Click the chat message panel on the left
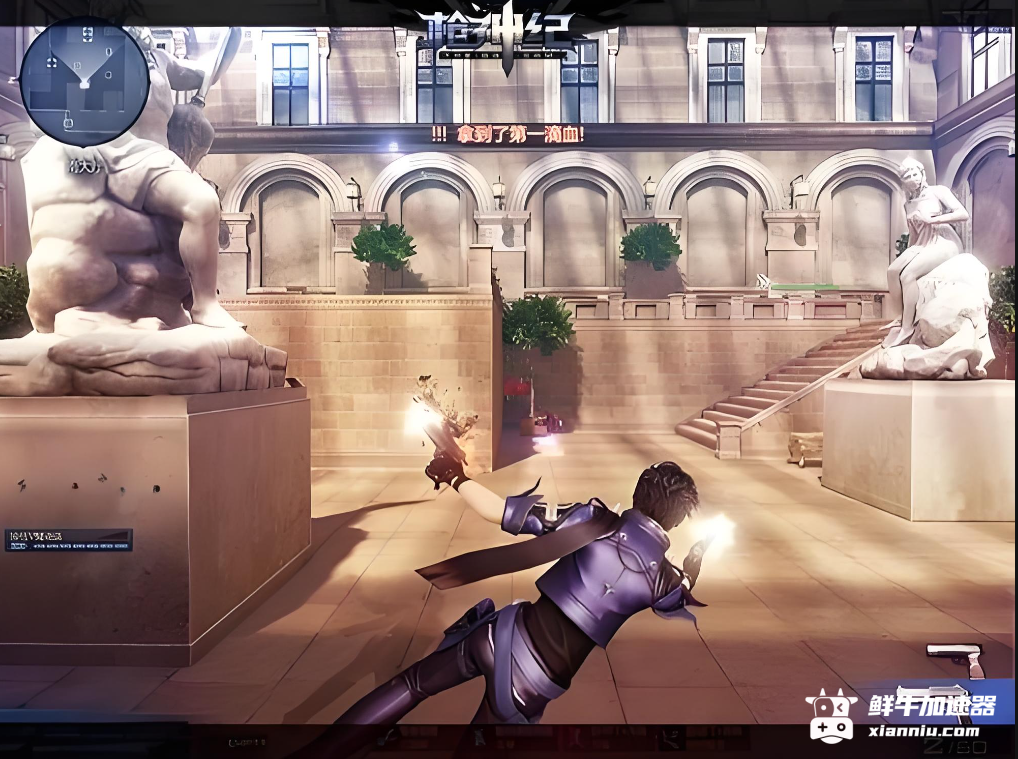 point(68,540)
